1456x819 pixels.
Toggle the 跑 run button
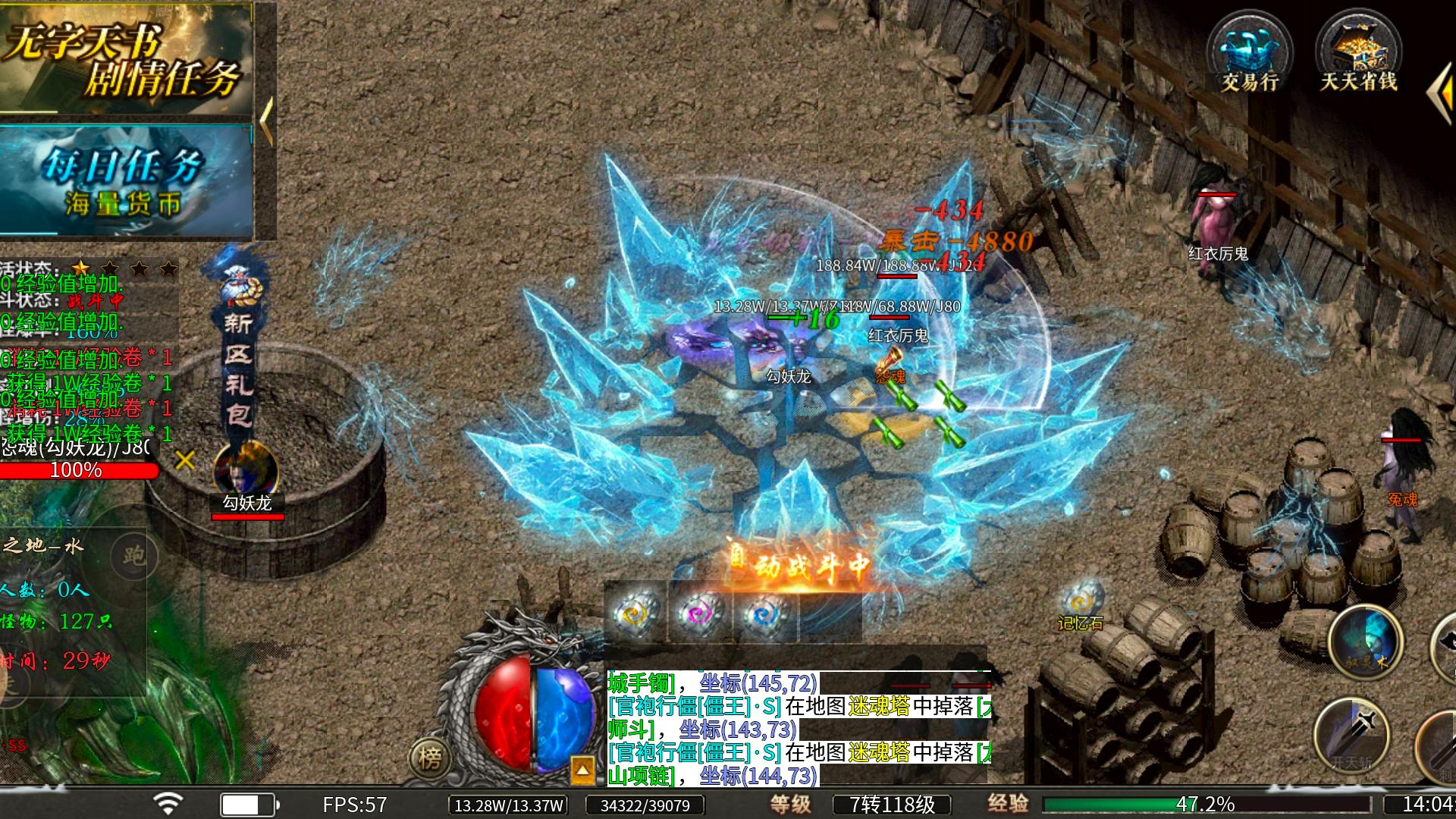[133, 556]
